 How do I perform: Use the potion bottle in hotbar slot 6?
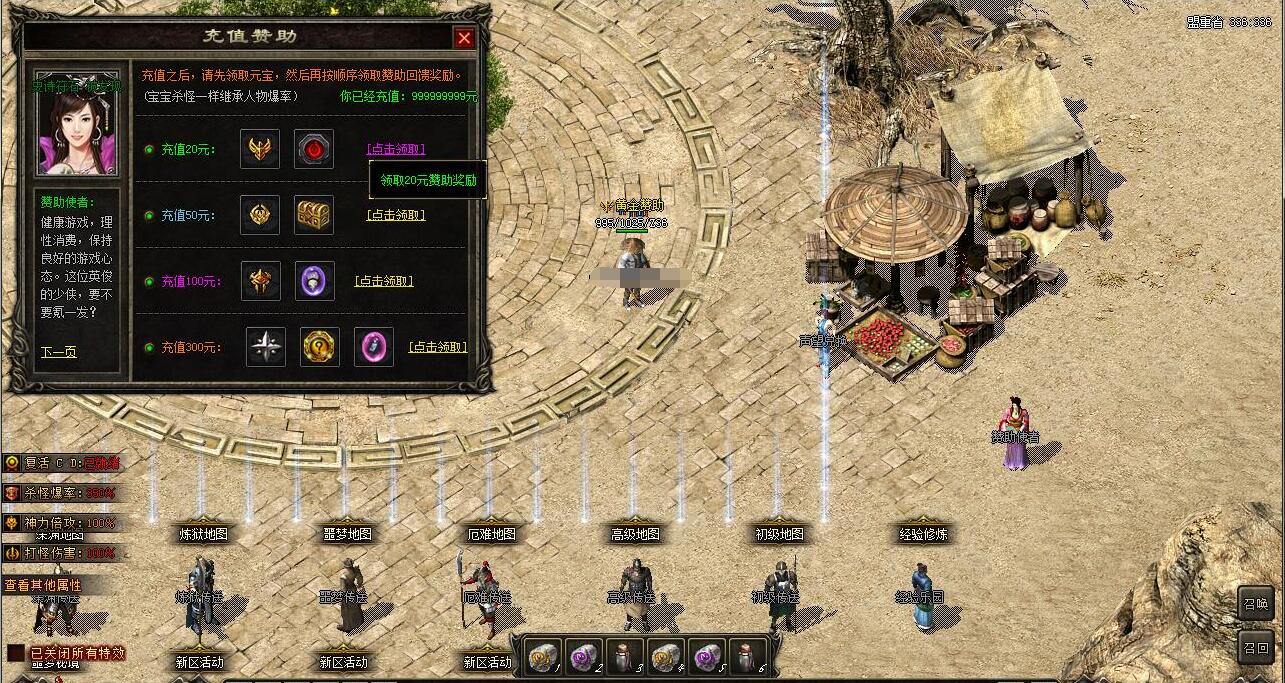748,656
